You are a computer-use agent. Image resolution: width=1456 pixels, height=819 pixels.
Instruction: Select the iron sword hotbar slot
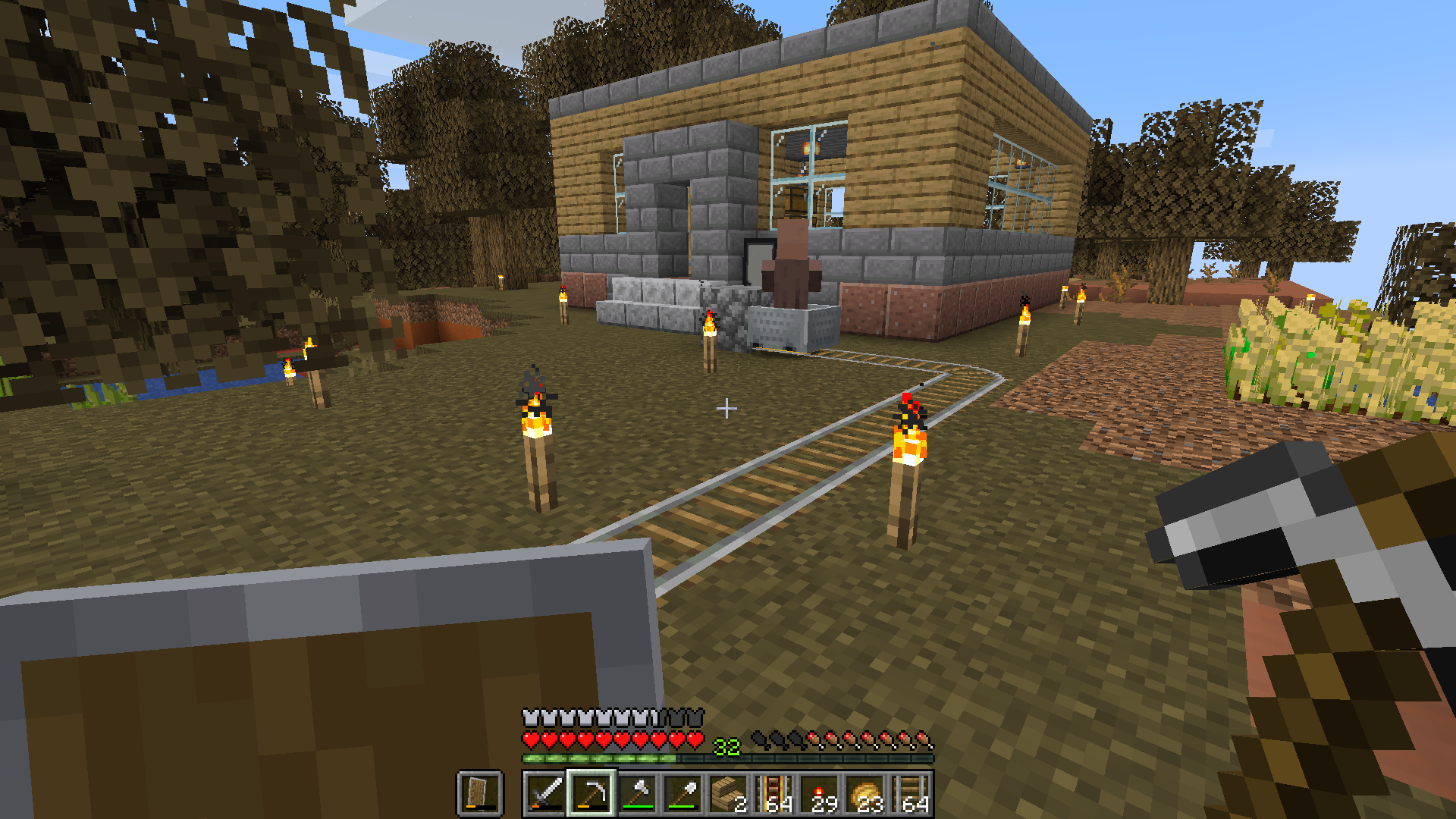545,794
